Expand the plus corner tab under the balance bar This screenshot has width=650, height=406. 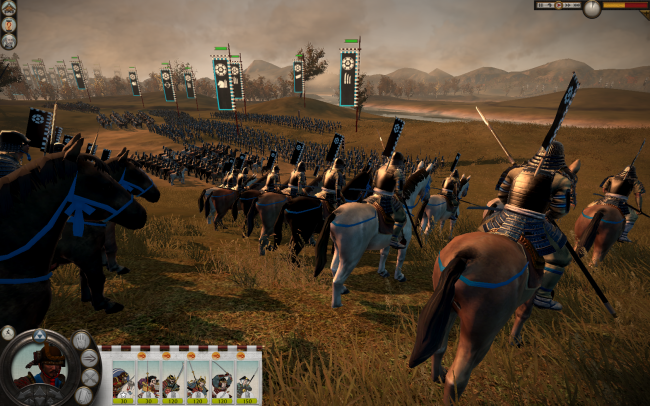[x=644, y=15]
